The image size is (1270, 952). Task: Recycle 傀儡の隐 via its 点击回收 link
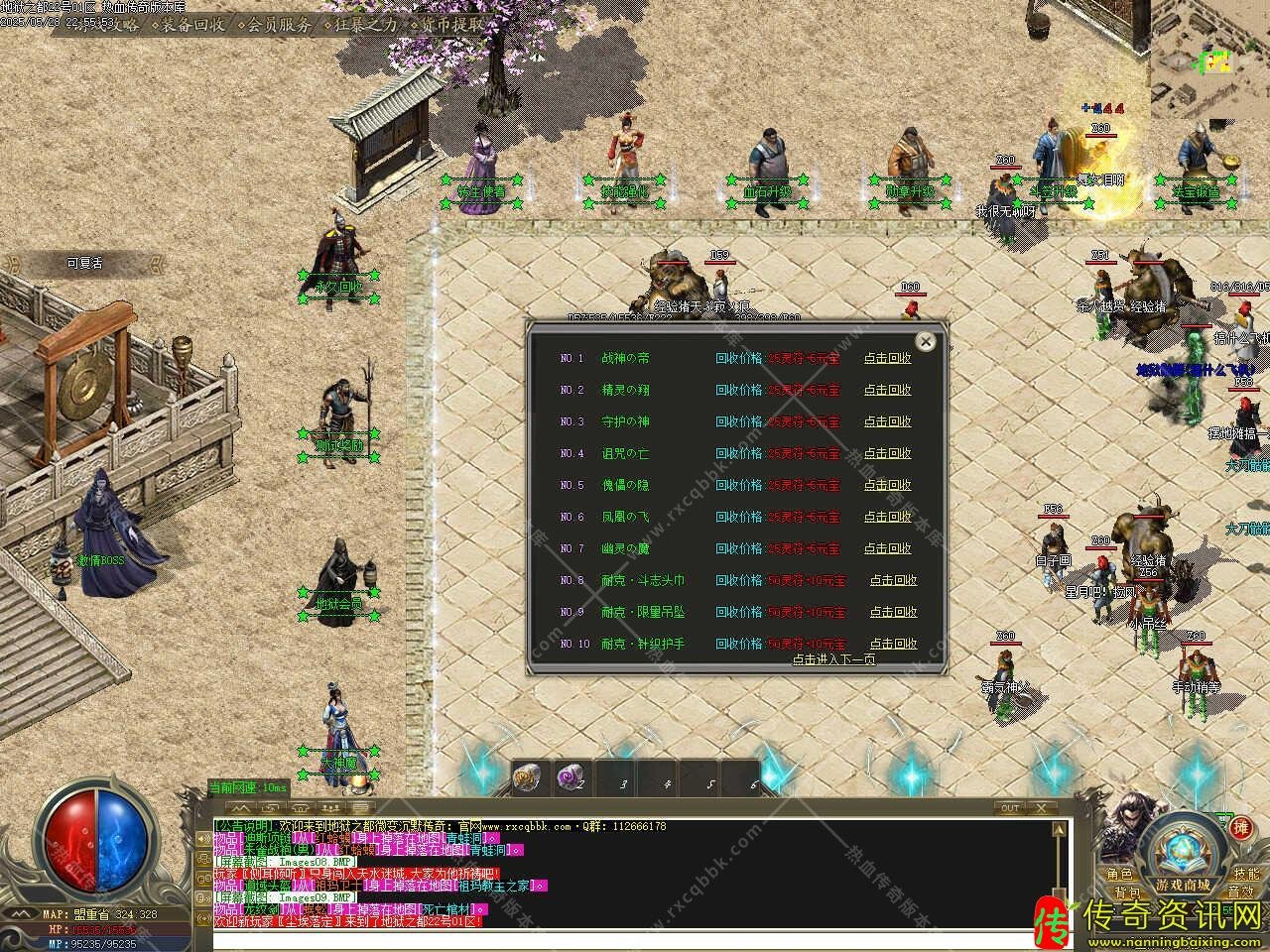(887, 485)
